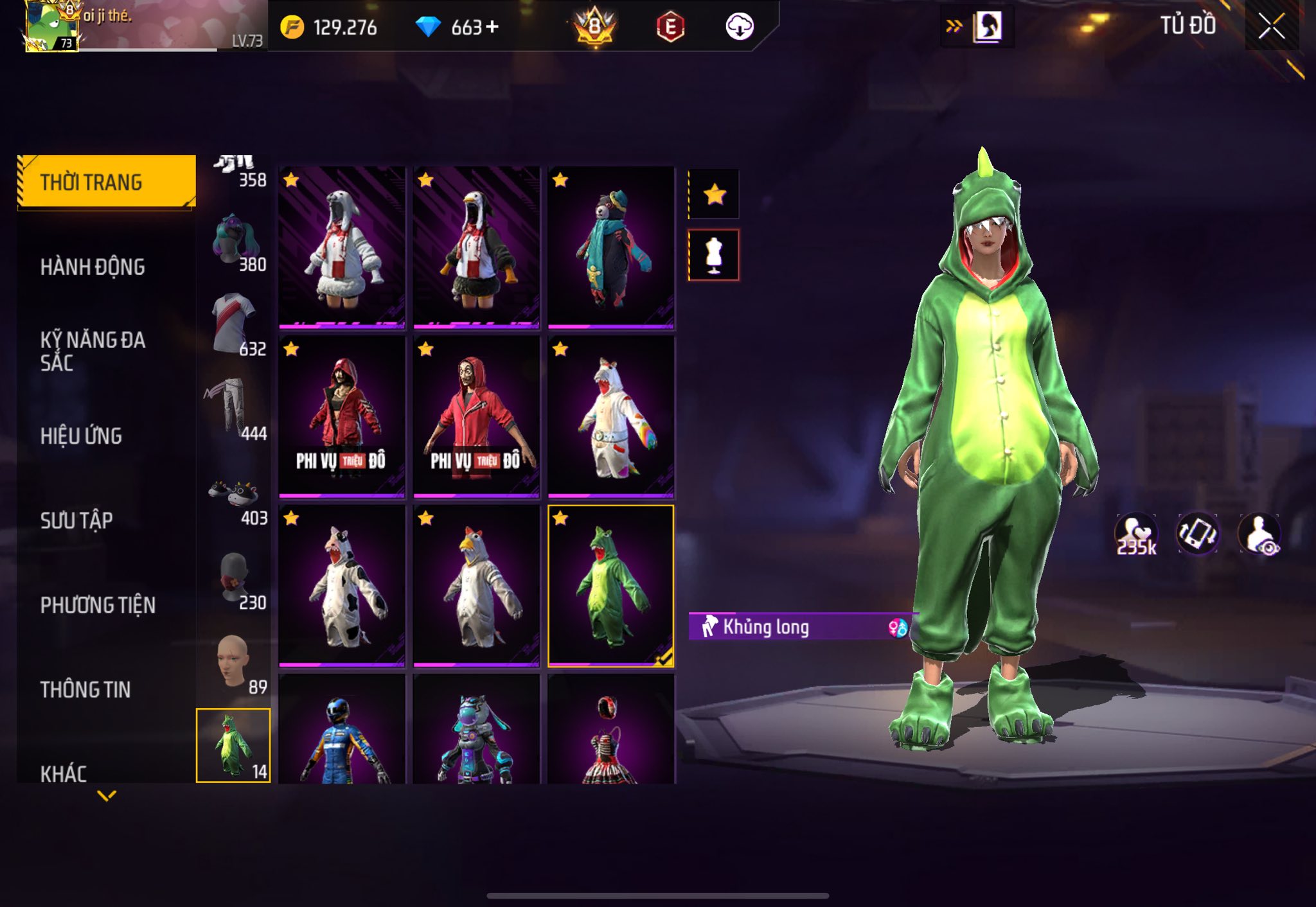Select the green dinosaur costume tile

[610, 585]
